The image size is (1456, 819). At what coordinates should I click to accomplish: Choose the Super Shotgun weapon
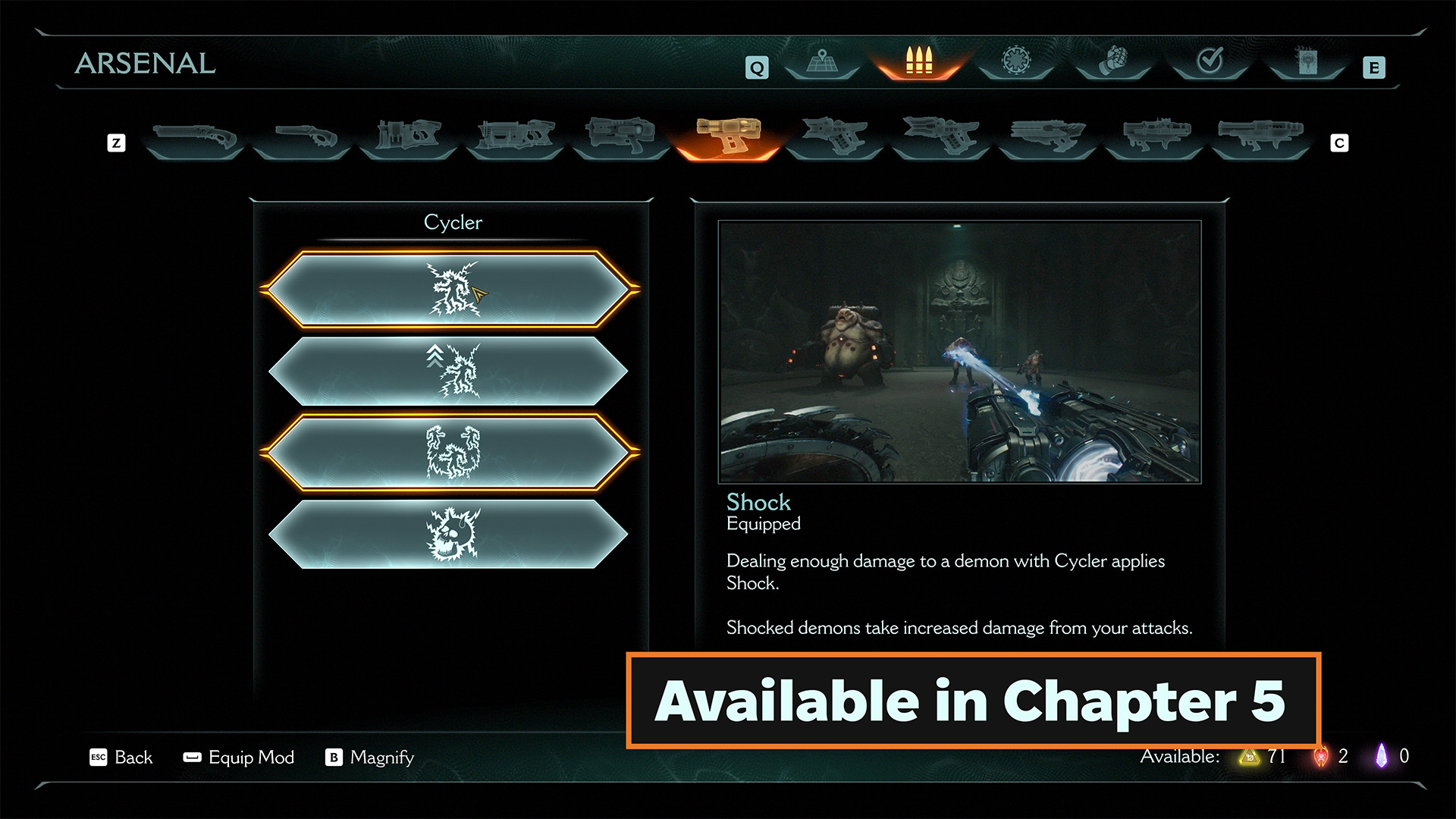(x=302, y=137)
